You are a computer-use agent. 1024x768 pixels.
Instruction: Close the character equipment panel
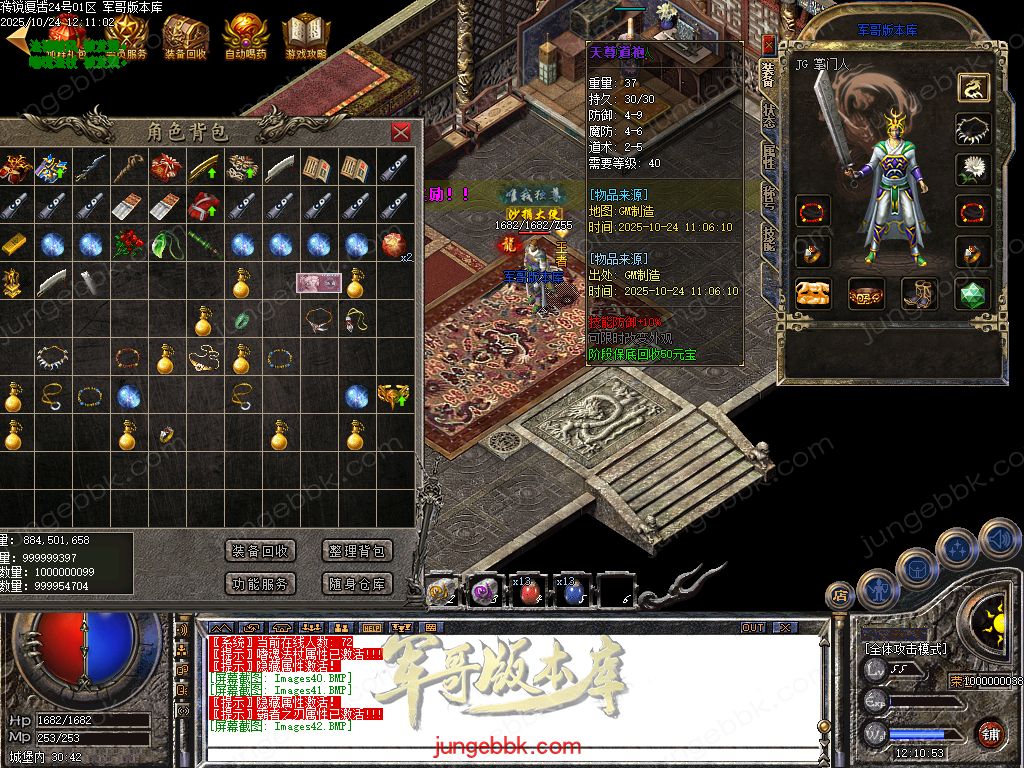[x=768, y=44]
